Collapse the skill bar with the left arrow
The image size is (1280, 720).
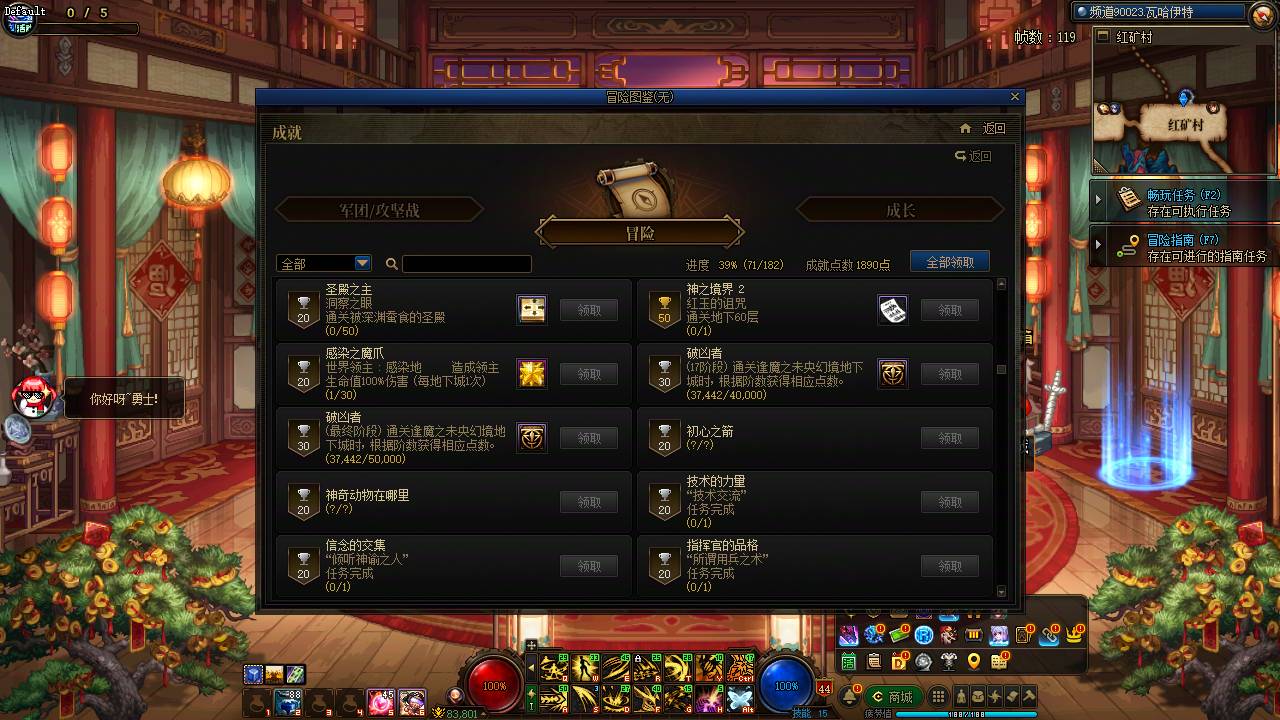[532, 667]
